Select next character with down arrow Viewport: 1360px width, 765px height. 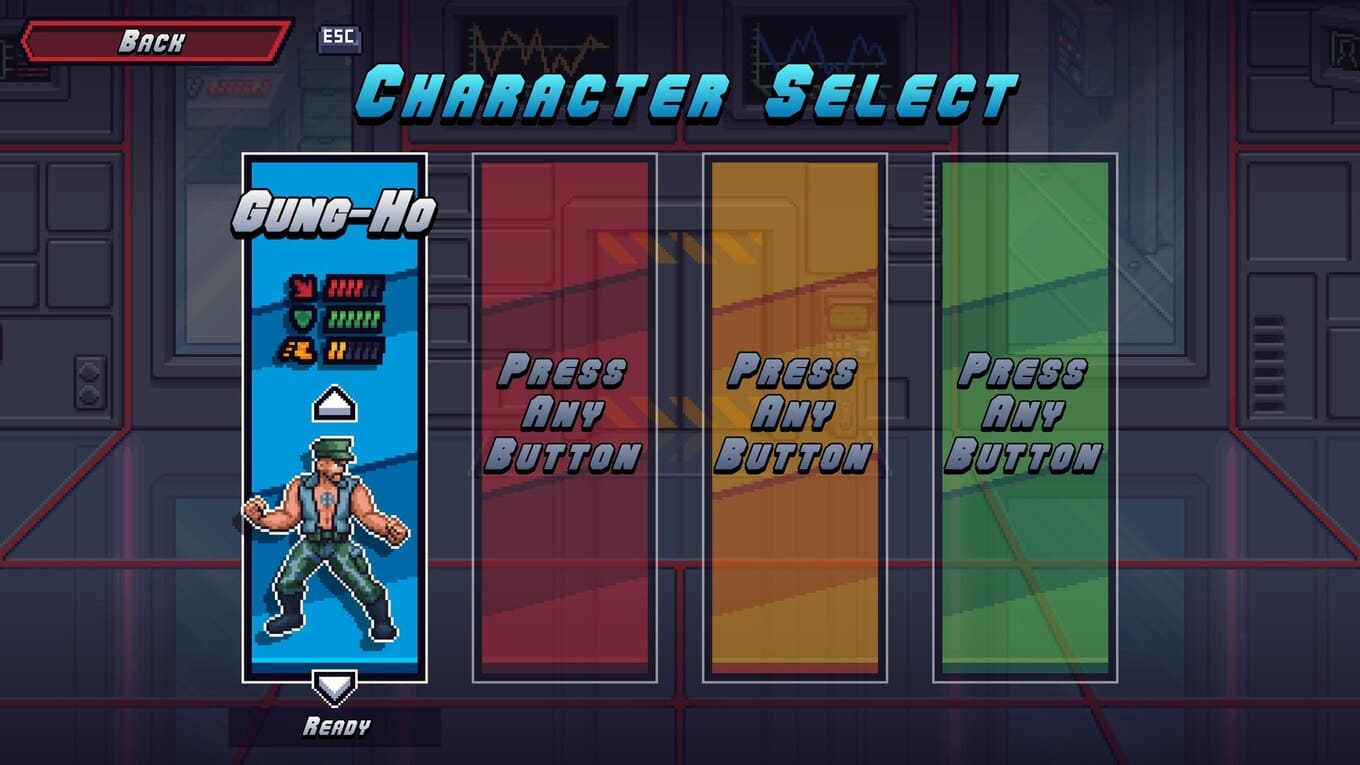click(x=334, y=687)
